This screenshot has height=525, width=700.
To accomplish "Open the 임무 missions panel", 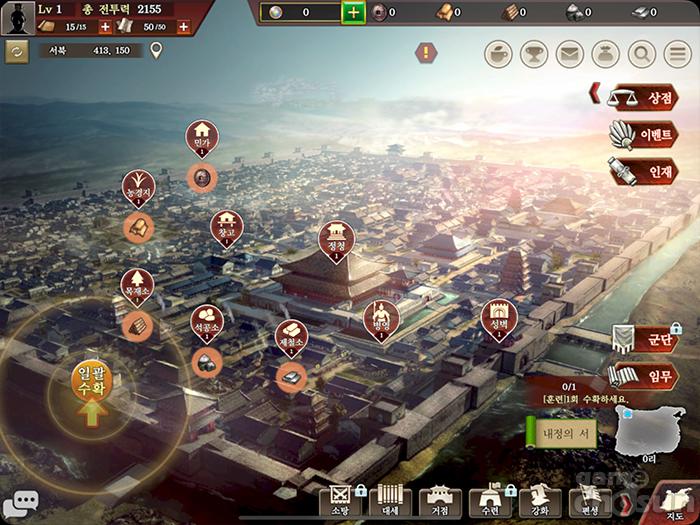I will [x=644, y=376].
